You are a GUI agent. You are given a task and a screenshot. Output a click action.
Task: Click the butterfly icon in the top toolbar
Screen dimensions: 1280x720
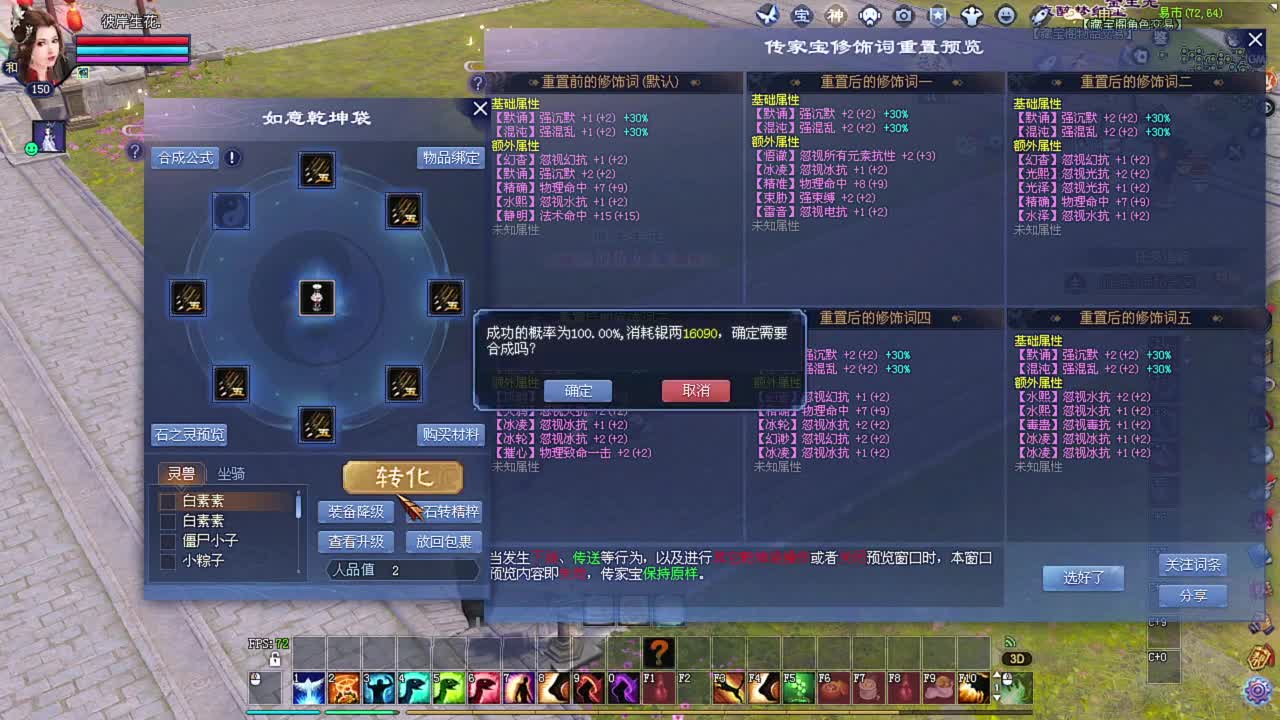(x=768, y=14)
